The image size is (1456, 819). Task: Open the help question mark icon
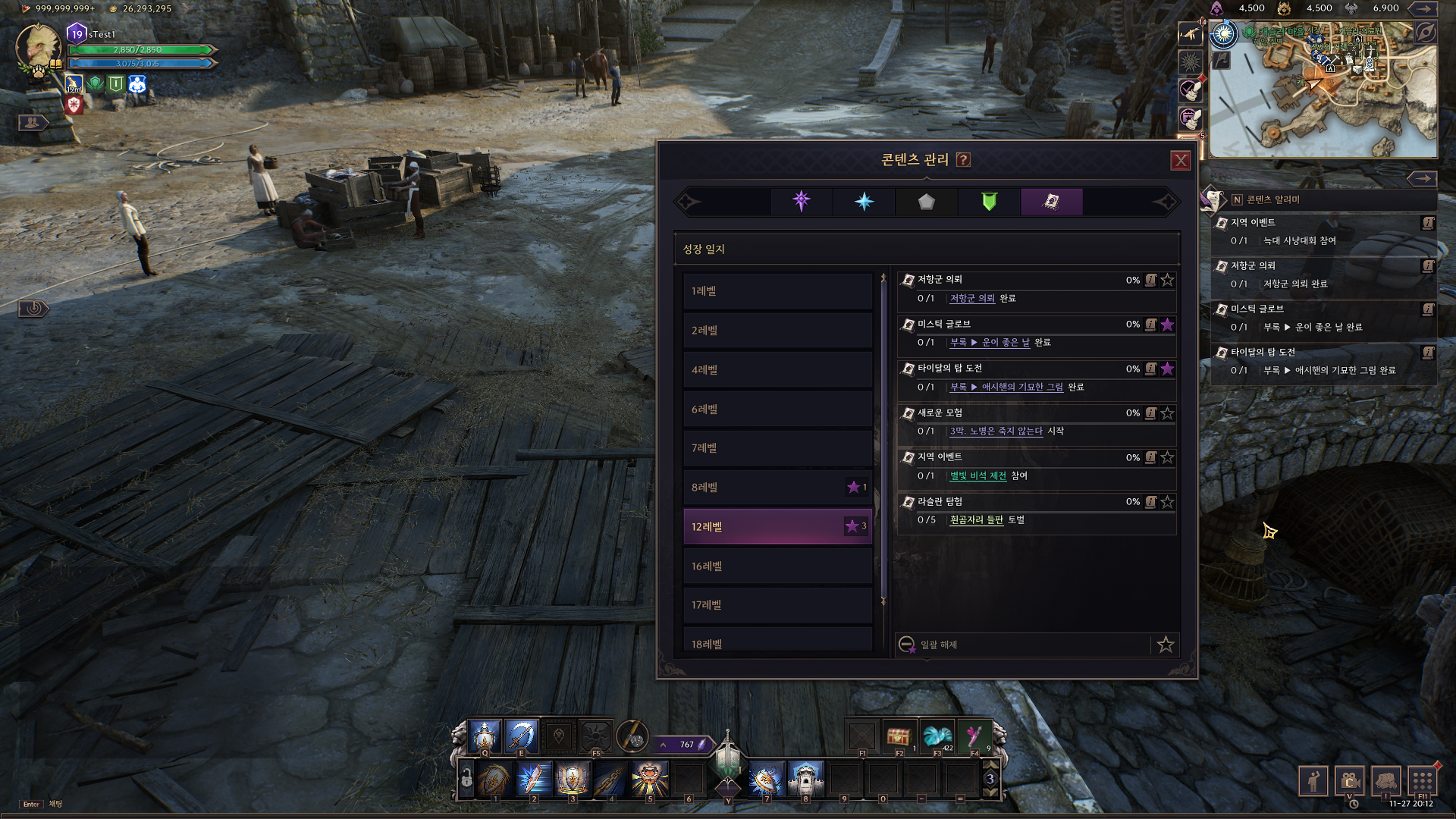(963, 160)
